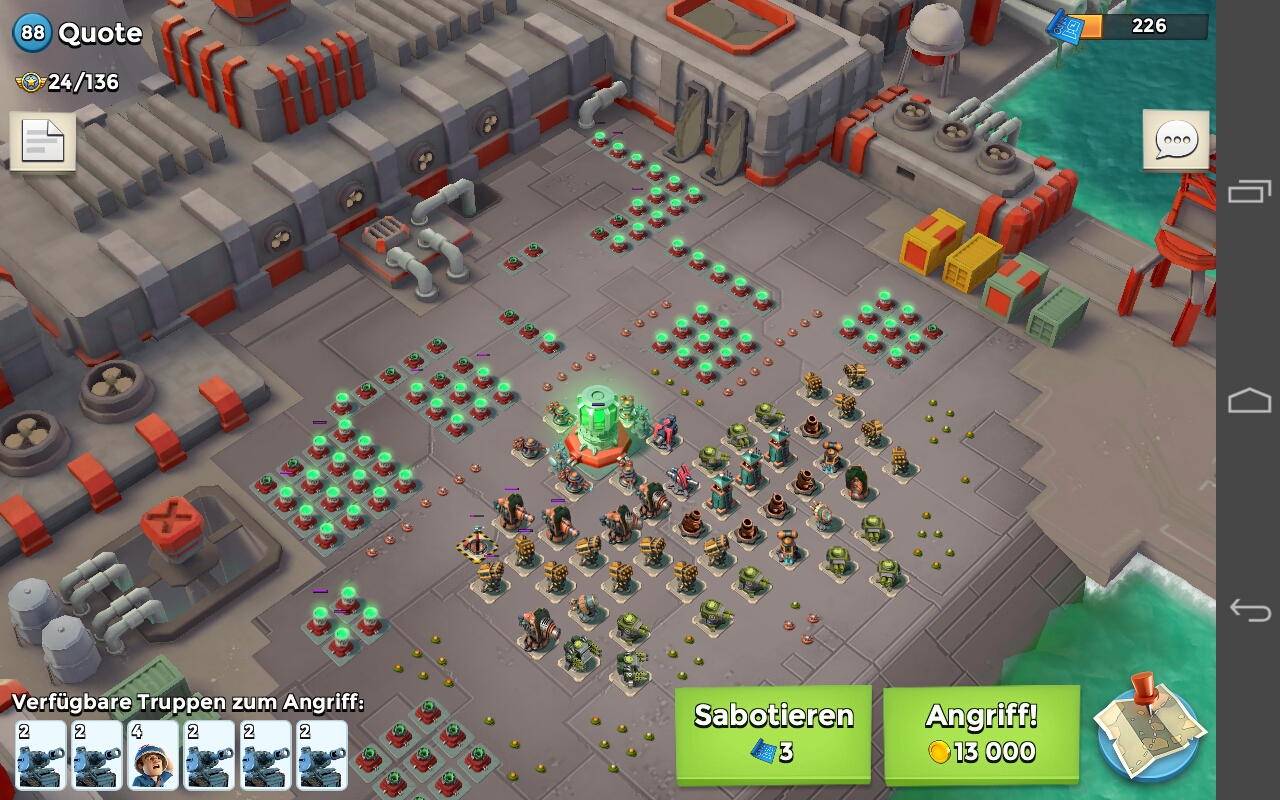Screen dimensions: 1280x800
Task: Tap the Android home button
Action: coord(1249,401)
